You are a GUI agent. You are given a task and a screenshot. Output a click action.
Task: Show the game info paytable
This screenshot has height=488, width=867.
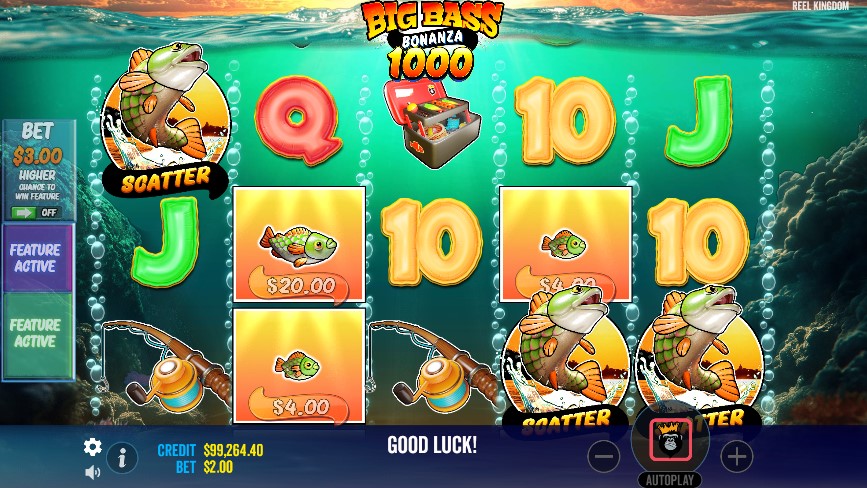[x=122, y=458]
